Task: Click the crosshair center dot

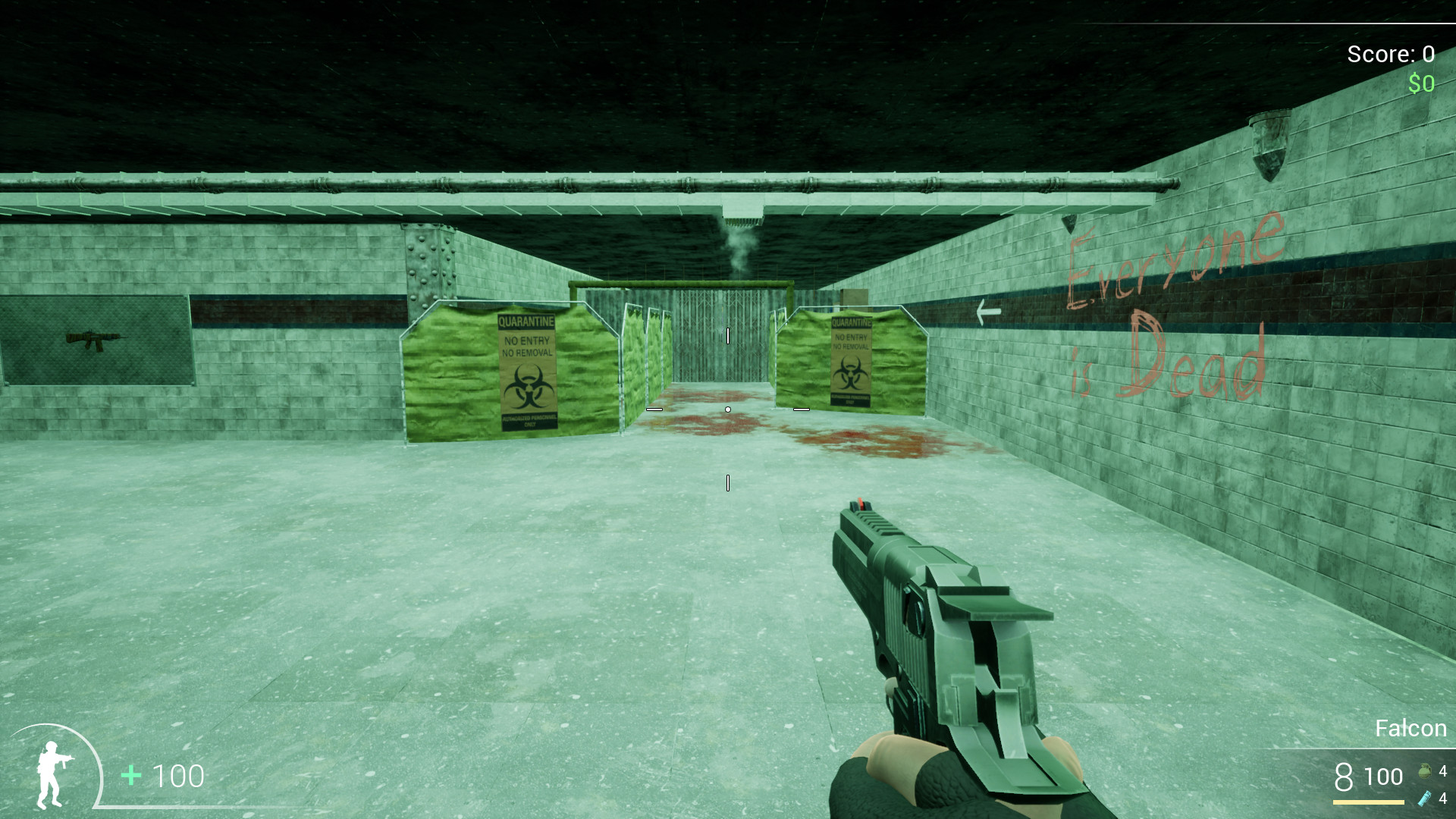Action: coord(727,409)
